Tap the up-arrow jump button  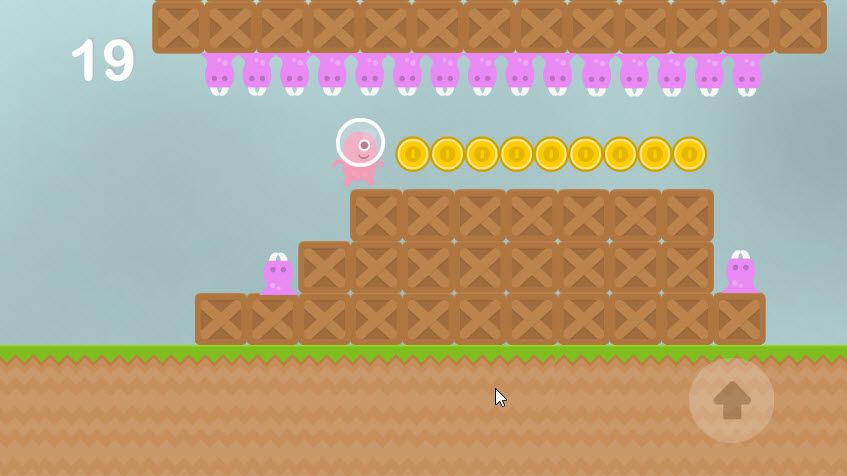[731, 400]
